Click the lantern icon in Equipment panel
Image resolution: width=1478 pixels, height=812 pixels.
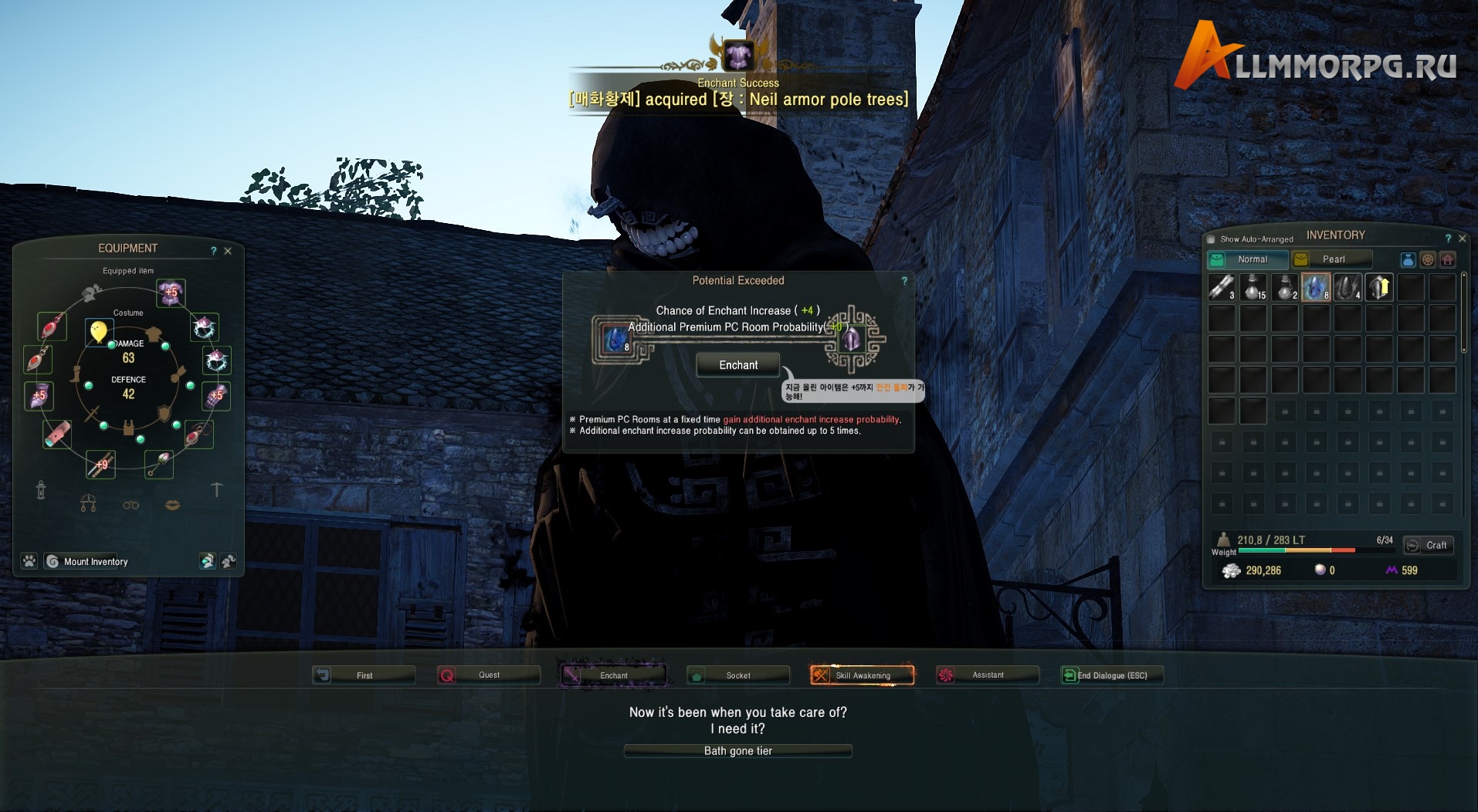tap(41, 491)
